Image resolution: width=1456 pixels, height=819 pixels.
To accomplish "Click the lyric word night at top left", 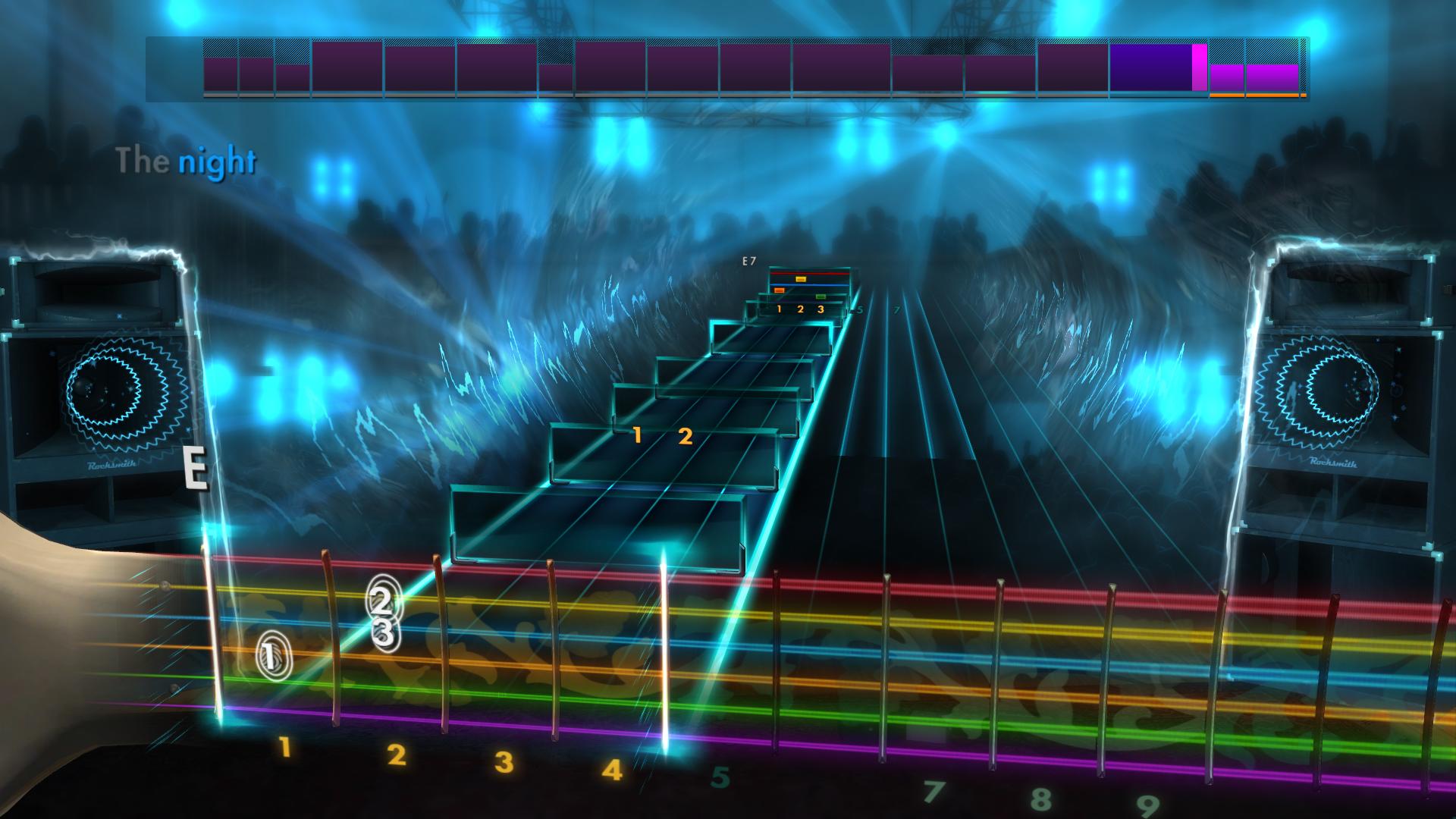I will (x=218, y=158).
